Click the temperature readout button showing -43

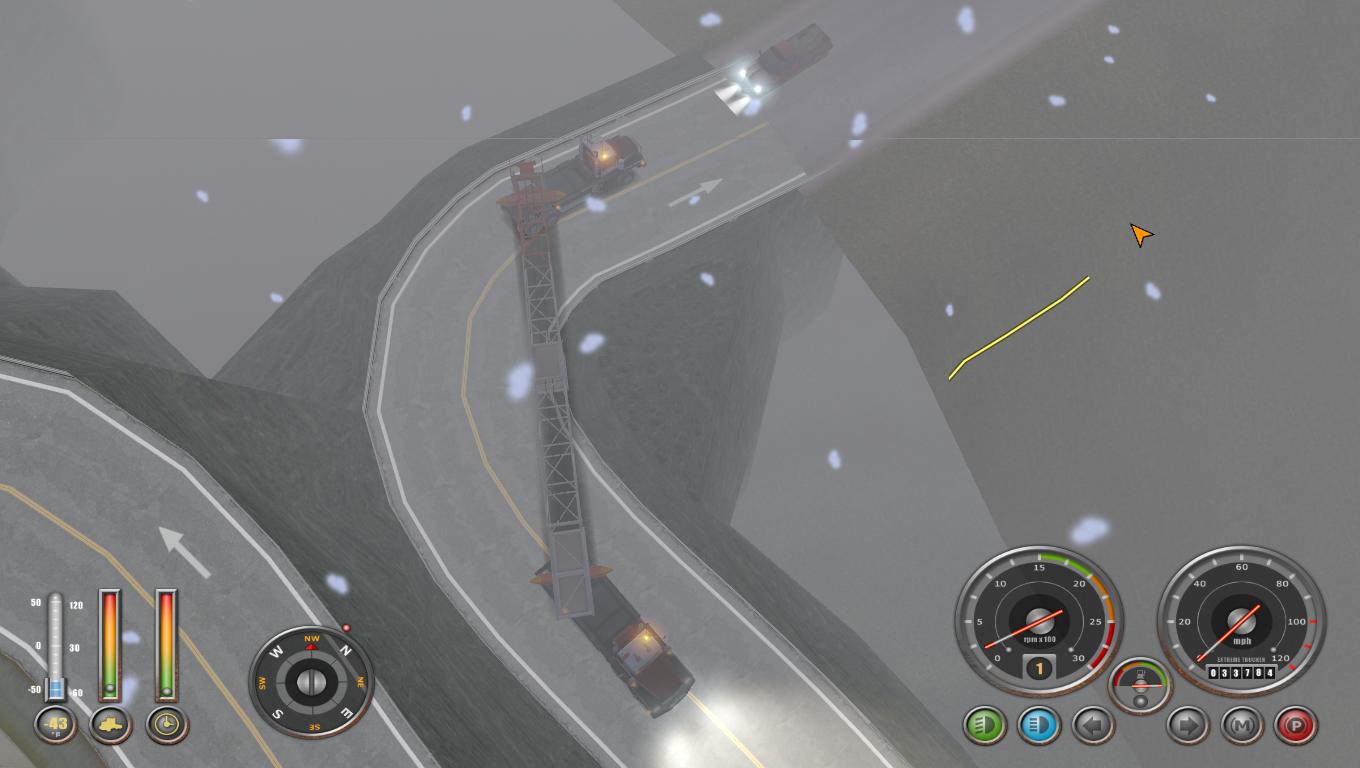[57, 724]
